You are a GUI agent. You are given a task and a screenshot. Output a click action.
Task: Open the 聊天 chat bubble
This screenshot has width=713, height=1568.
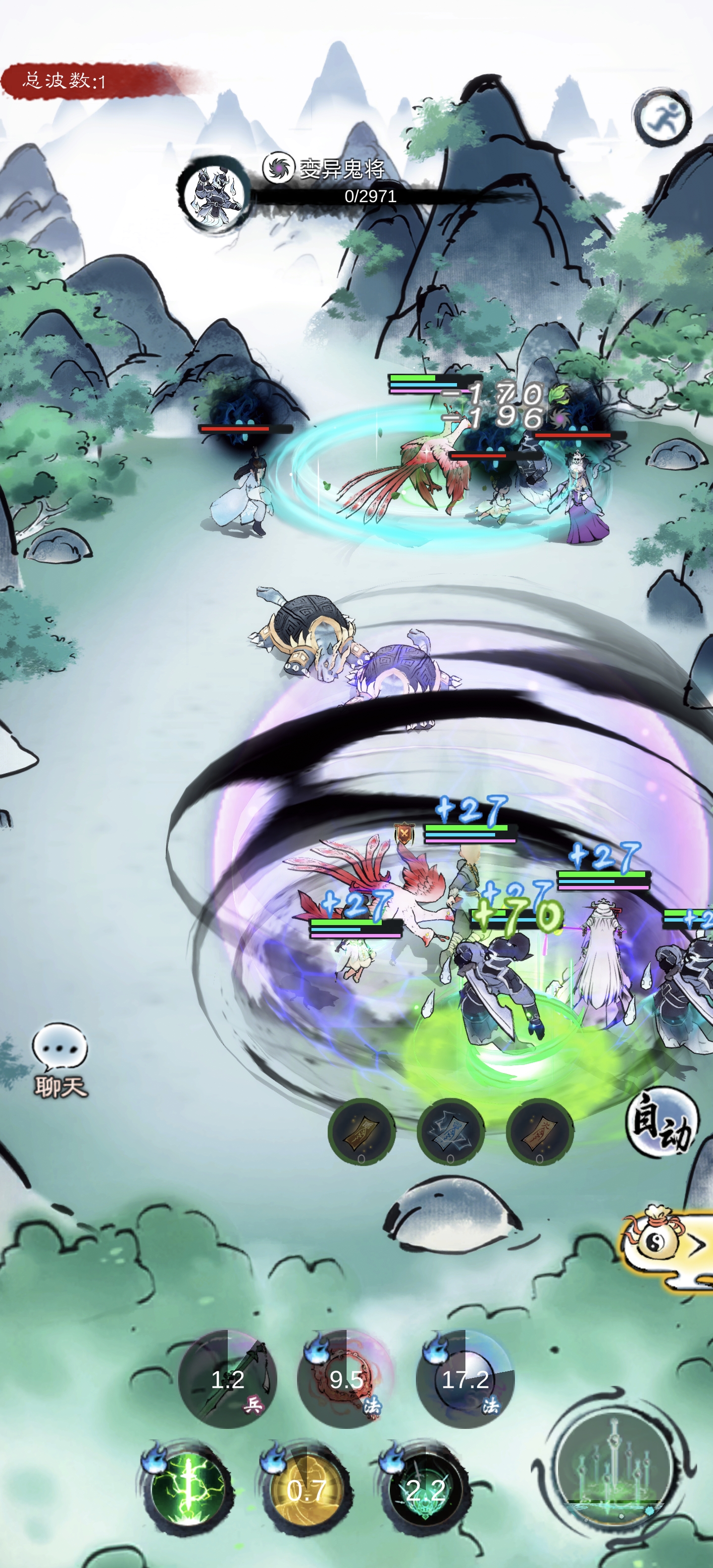point(60,1059)
